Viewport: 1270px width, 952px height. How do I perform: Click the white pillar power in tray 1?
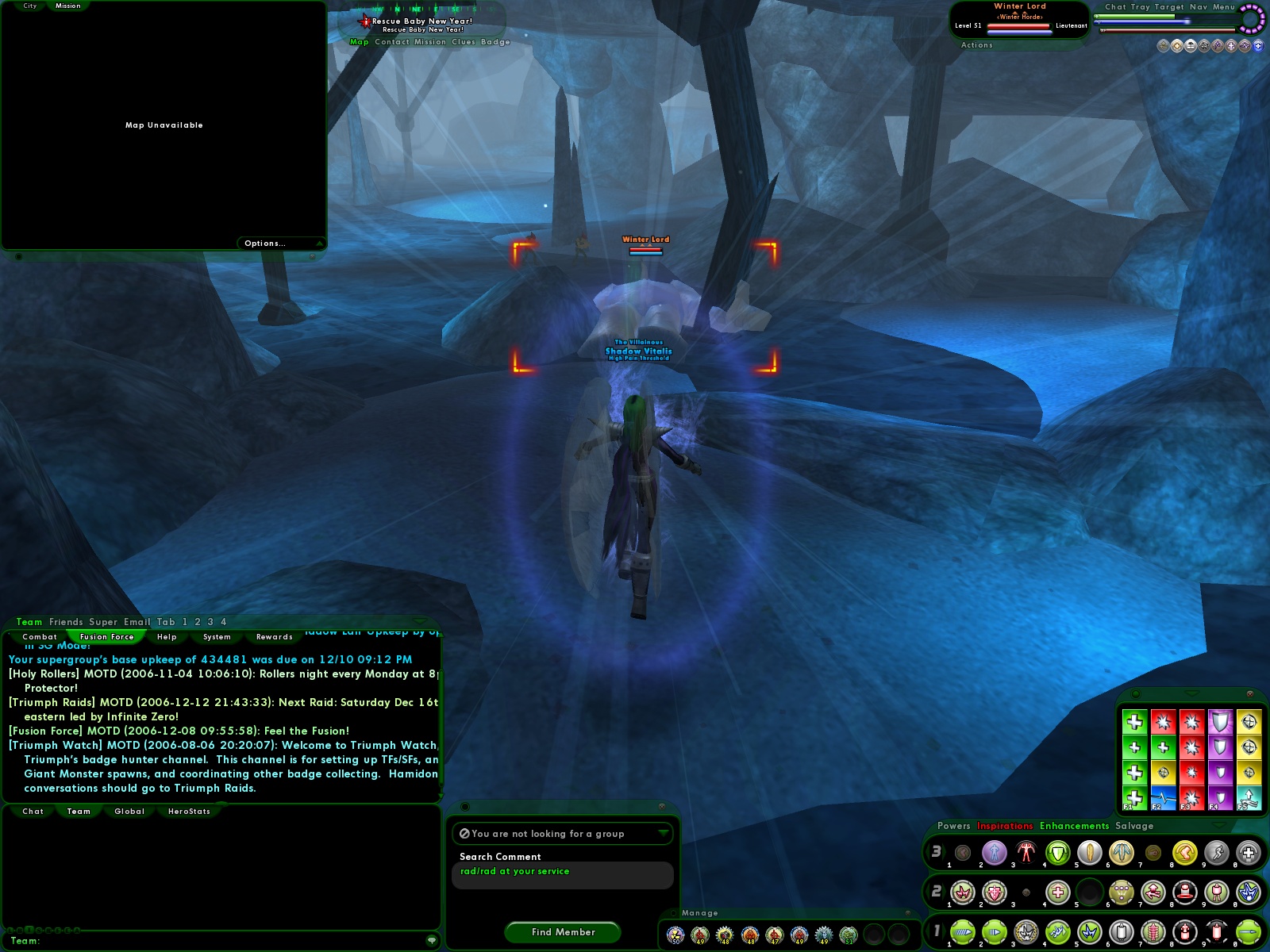point(1122,932)
